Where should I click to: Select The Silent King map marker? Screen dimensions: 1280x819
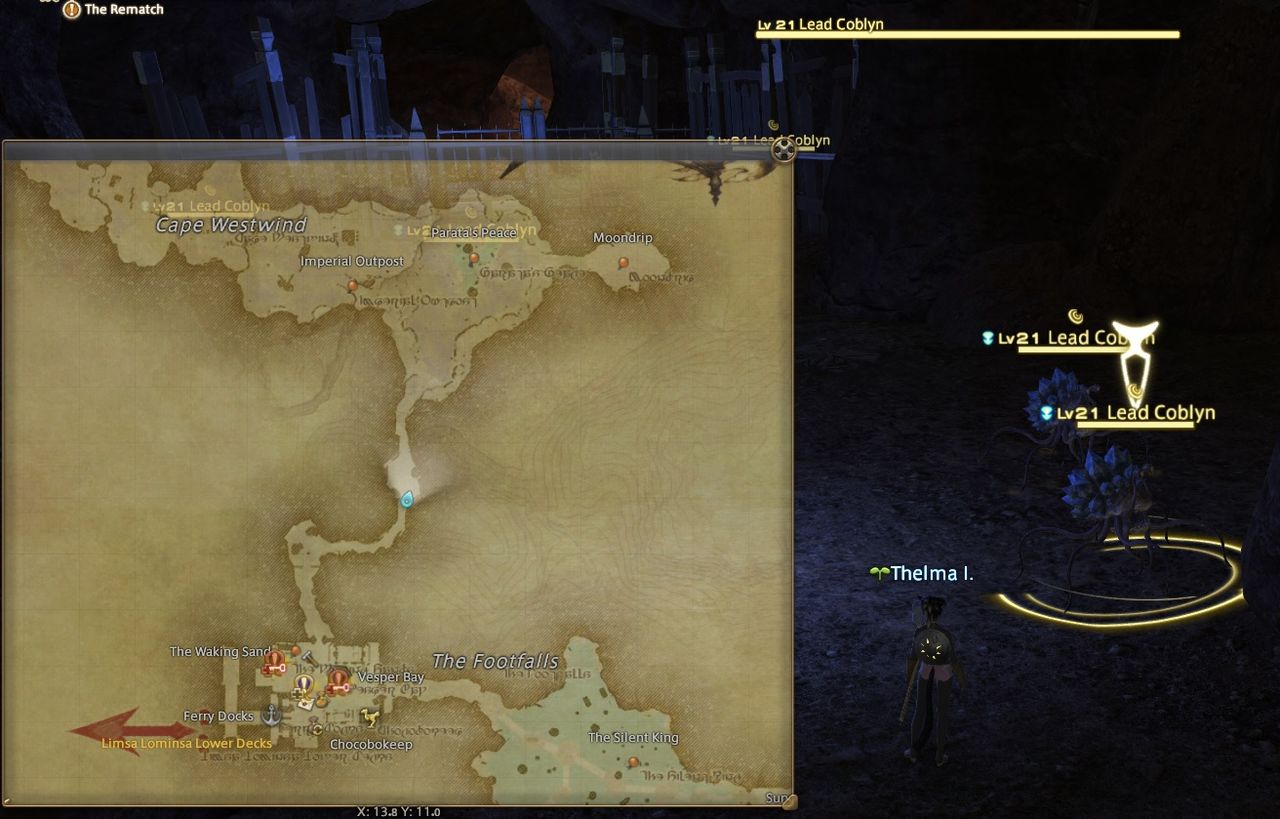633,762
